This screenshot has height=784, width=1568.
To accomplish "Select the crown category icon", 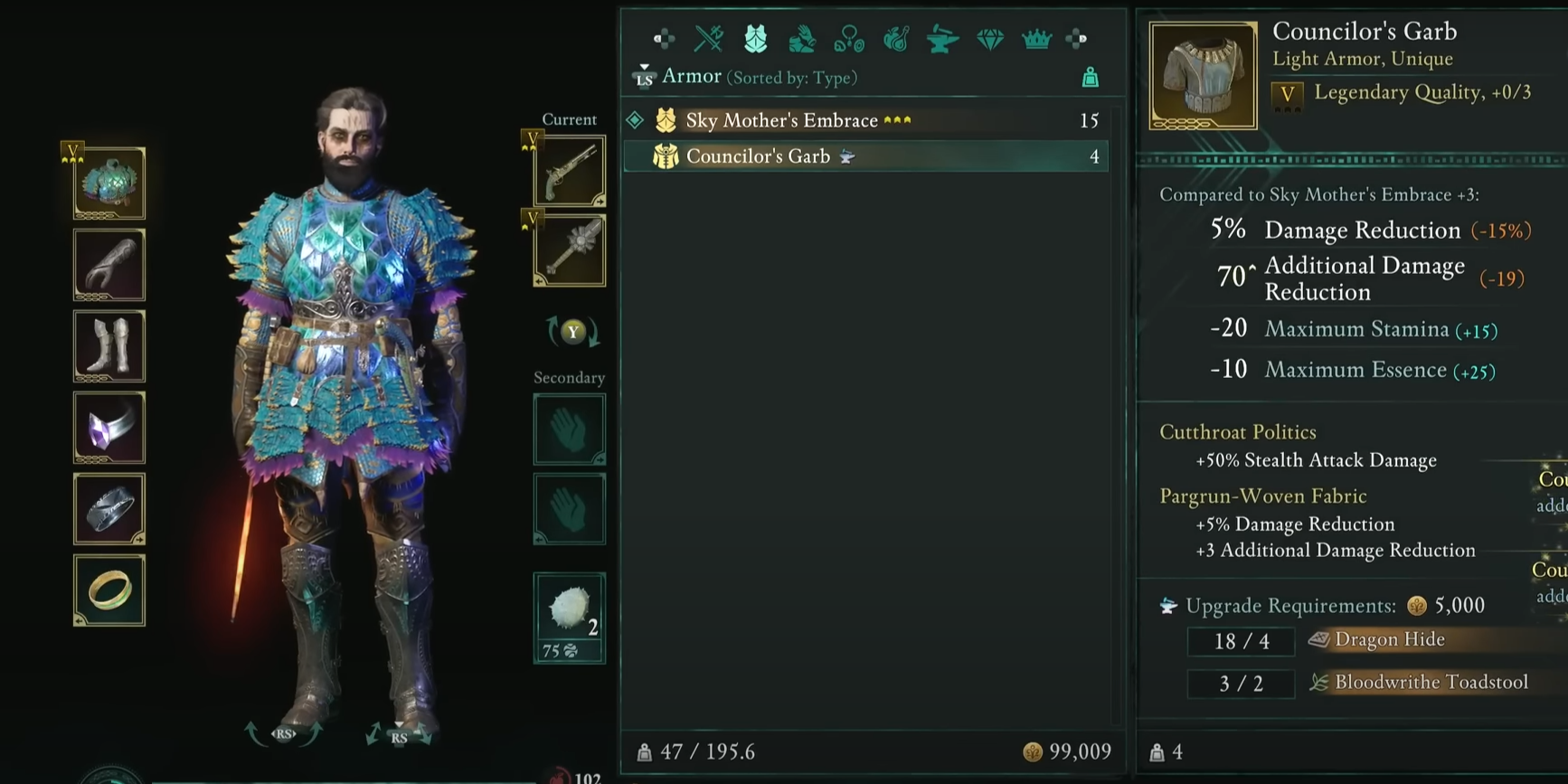I will [x=1036, y=39].
